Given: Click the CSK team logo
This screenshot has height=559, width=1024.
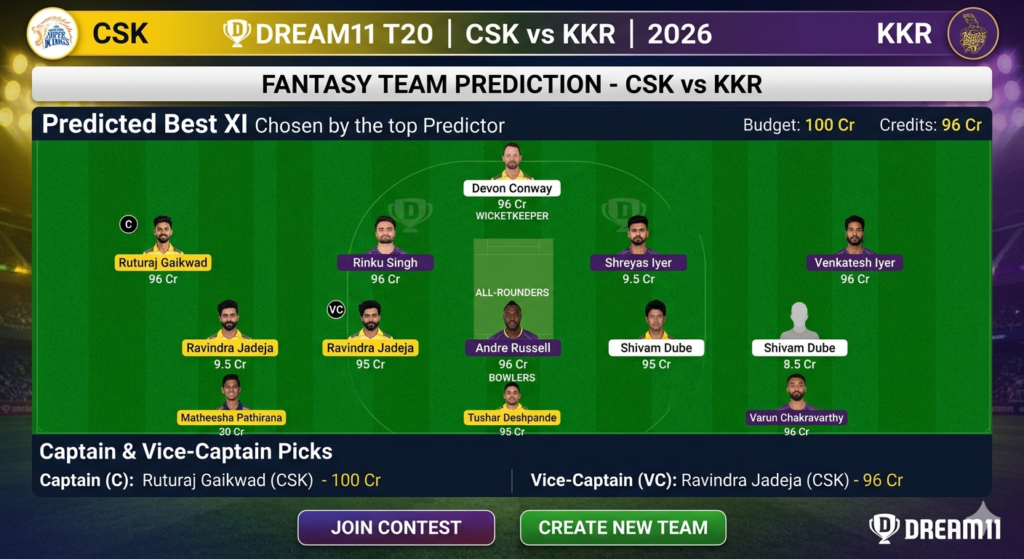Looking at the screenshot, I should [53, 33].
